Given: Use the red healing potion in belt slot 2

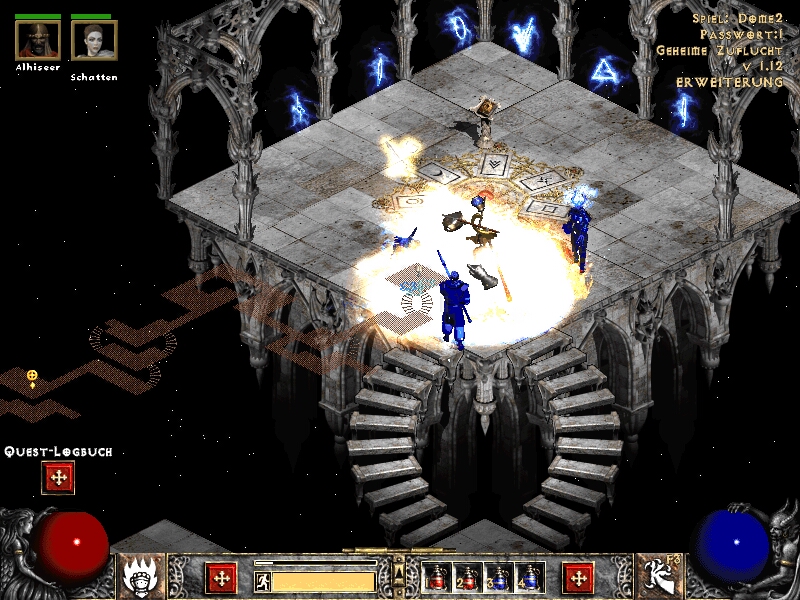Looking at the screenshot, I should tap(468, 578).
